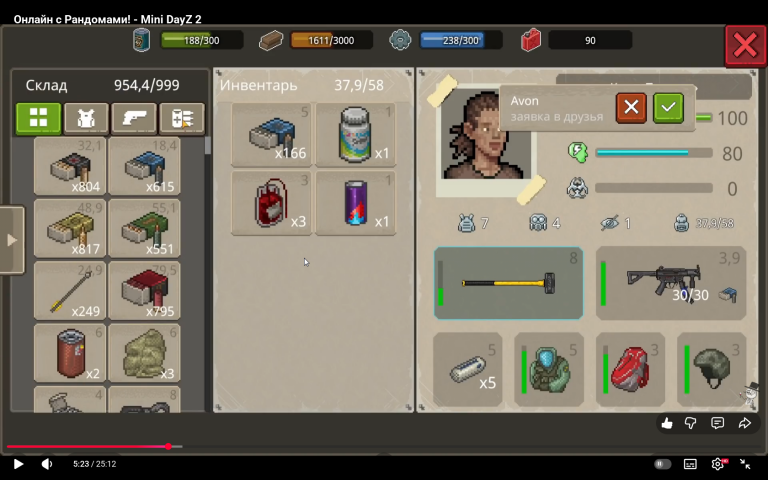Image resolution: width=768 pixels, height=480 pixels.
Task: Decline Avon's friend request
Action: 631,107
